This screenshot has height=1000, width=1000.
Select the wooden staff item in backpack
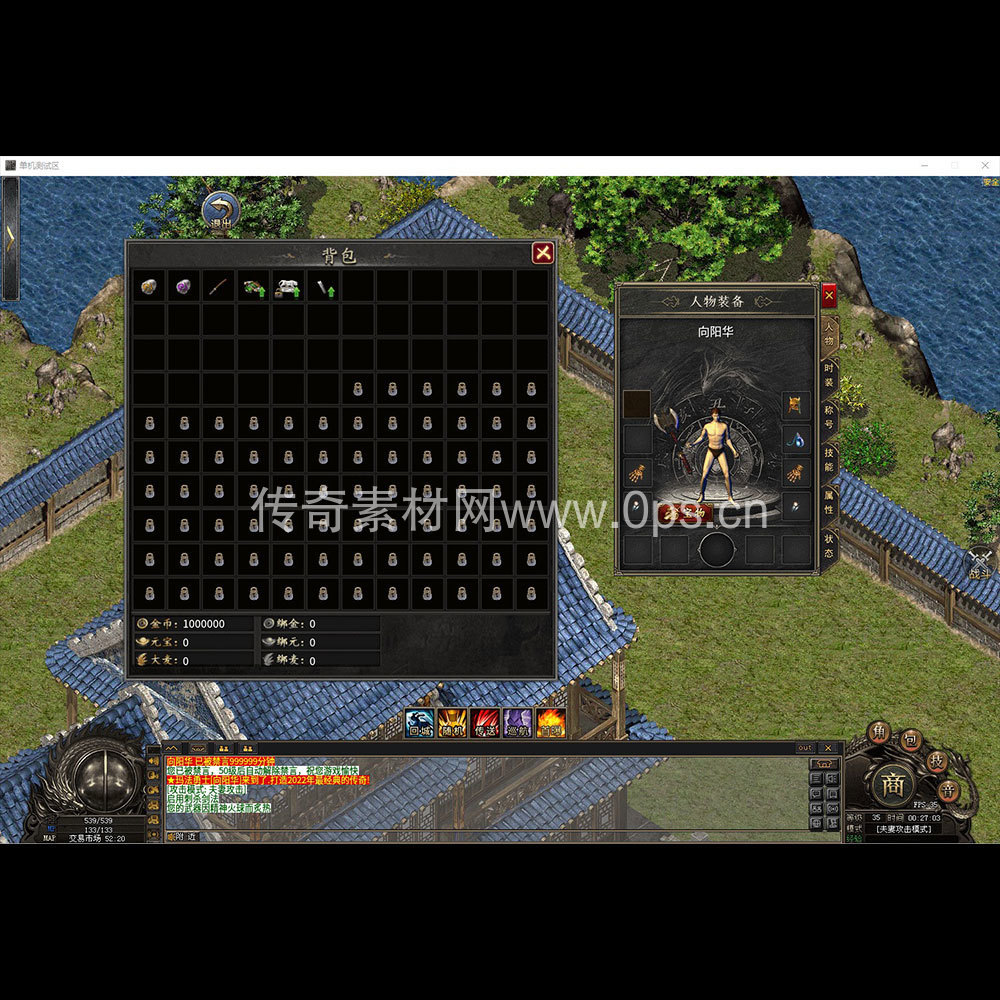[x=219, y=288]
